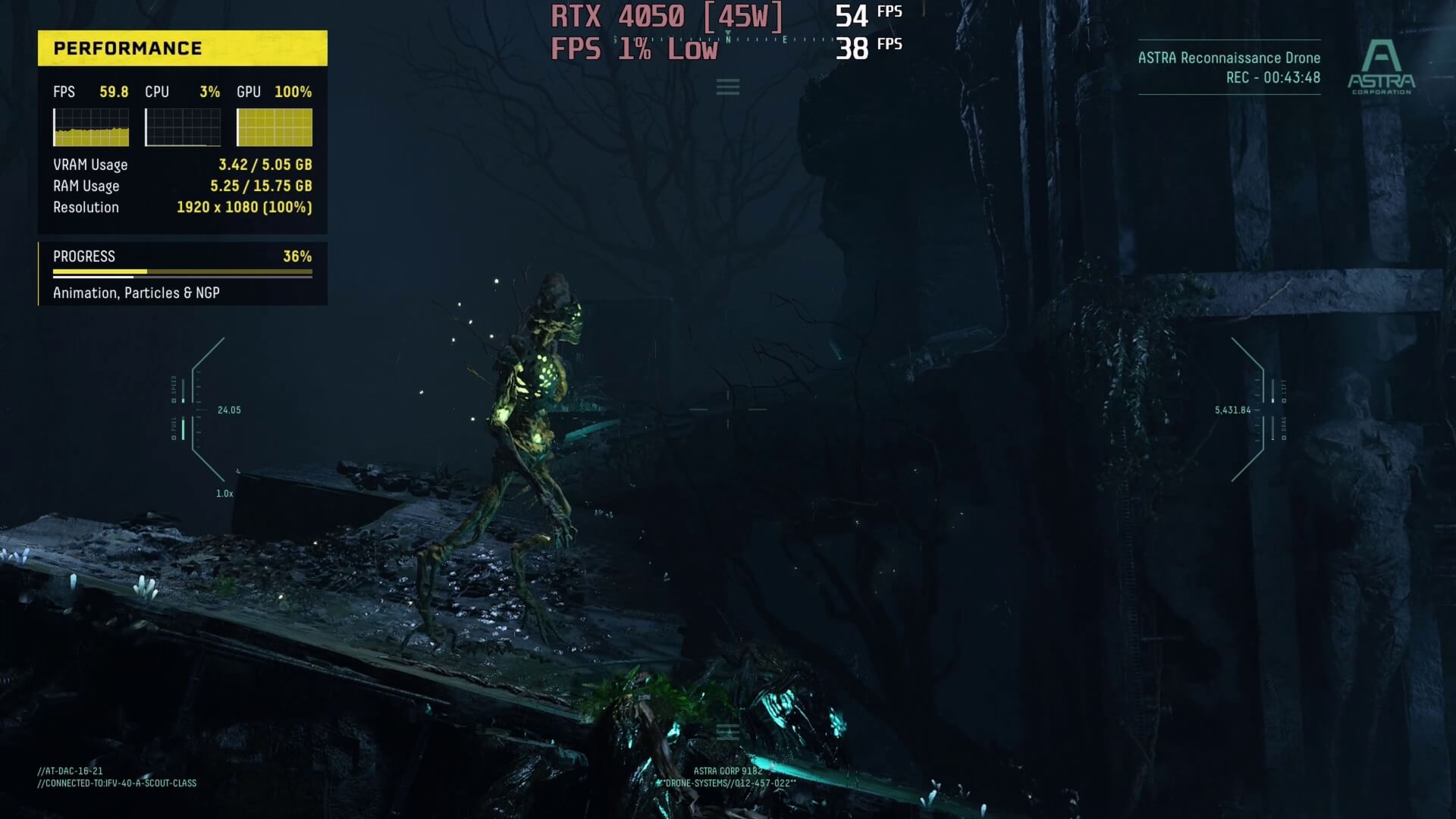Click the bottom-center hamburger menu icon

point(727,733)
